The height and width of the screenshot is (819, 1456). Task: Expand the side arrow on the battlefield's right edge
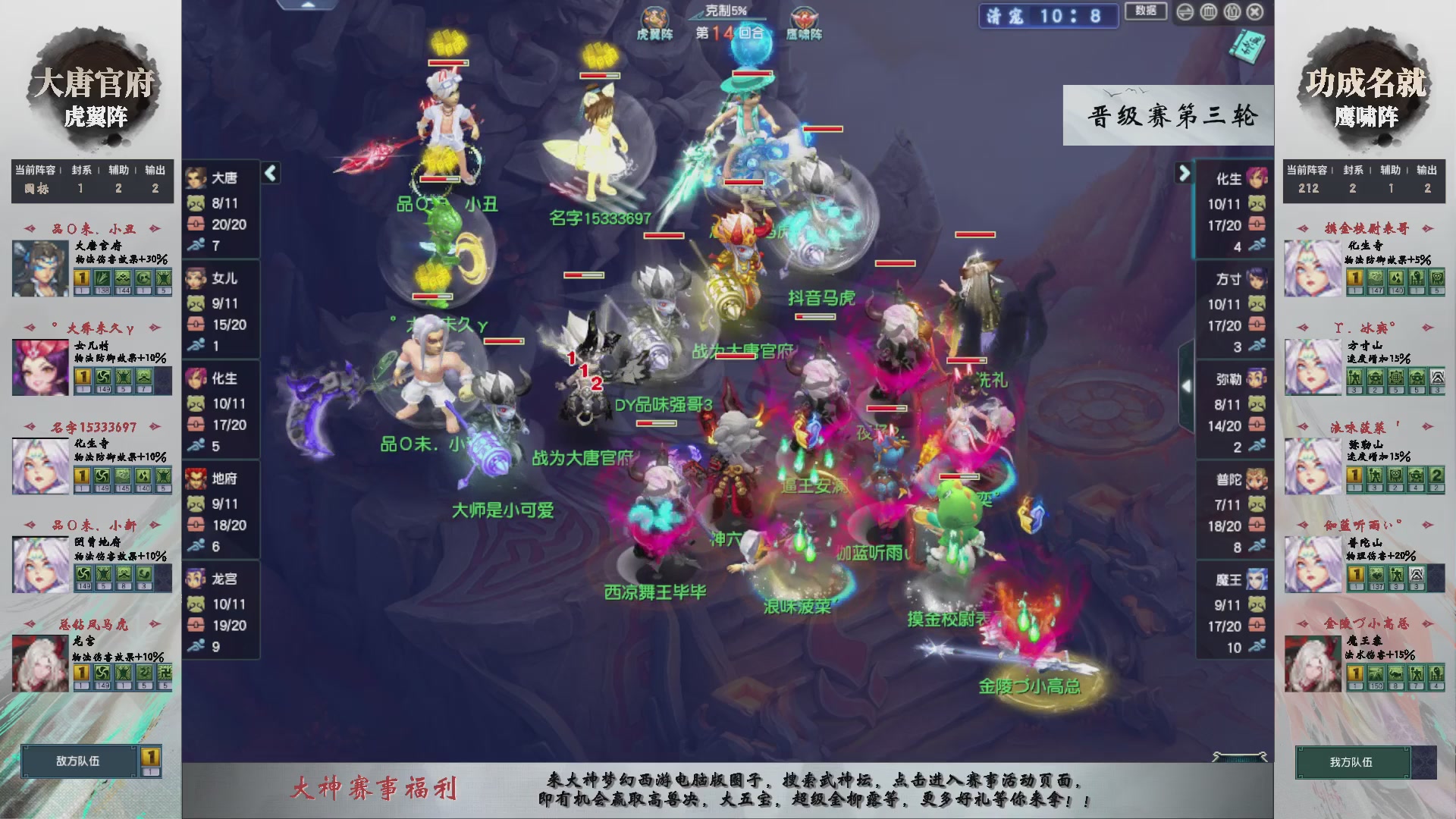click(x=1187, y=385)
